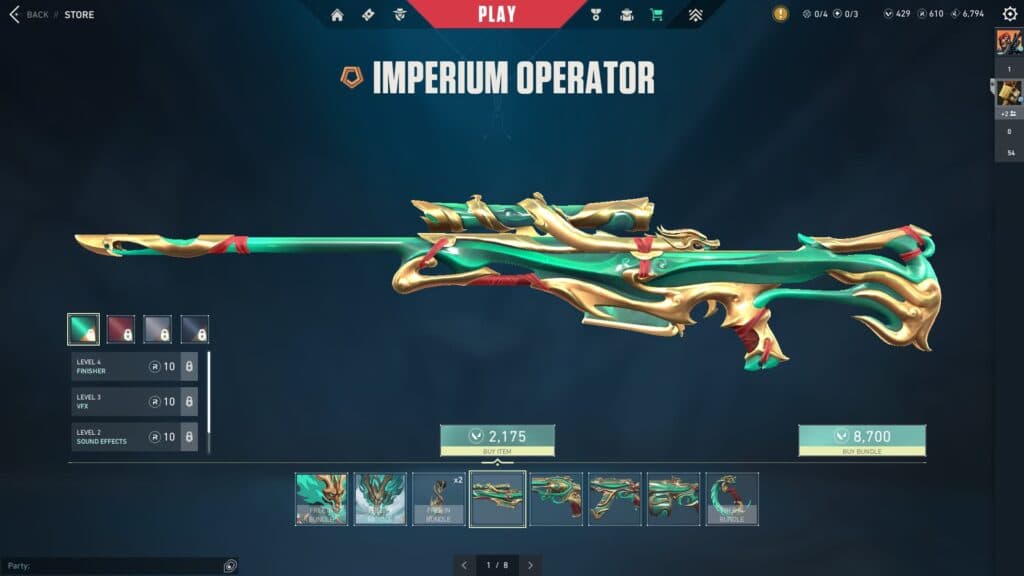Choose the locked dark navy color variant
The height and width of the screenshot is (576, 1024).
click(195, 329)
